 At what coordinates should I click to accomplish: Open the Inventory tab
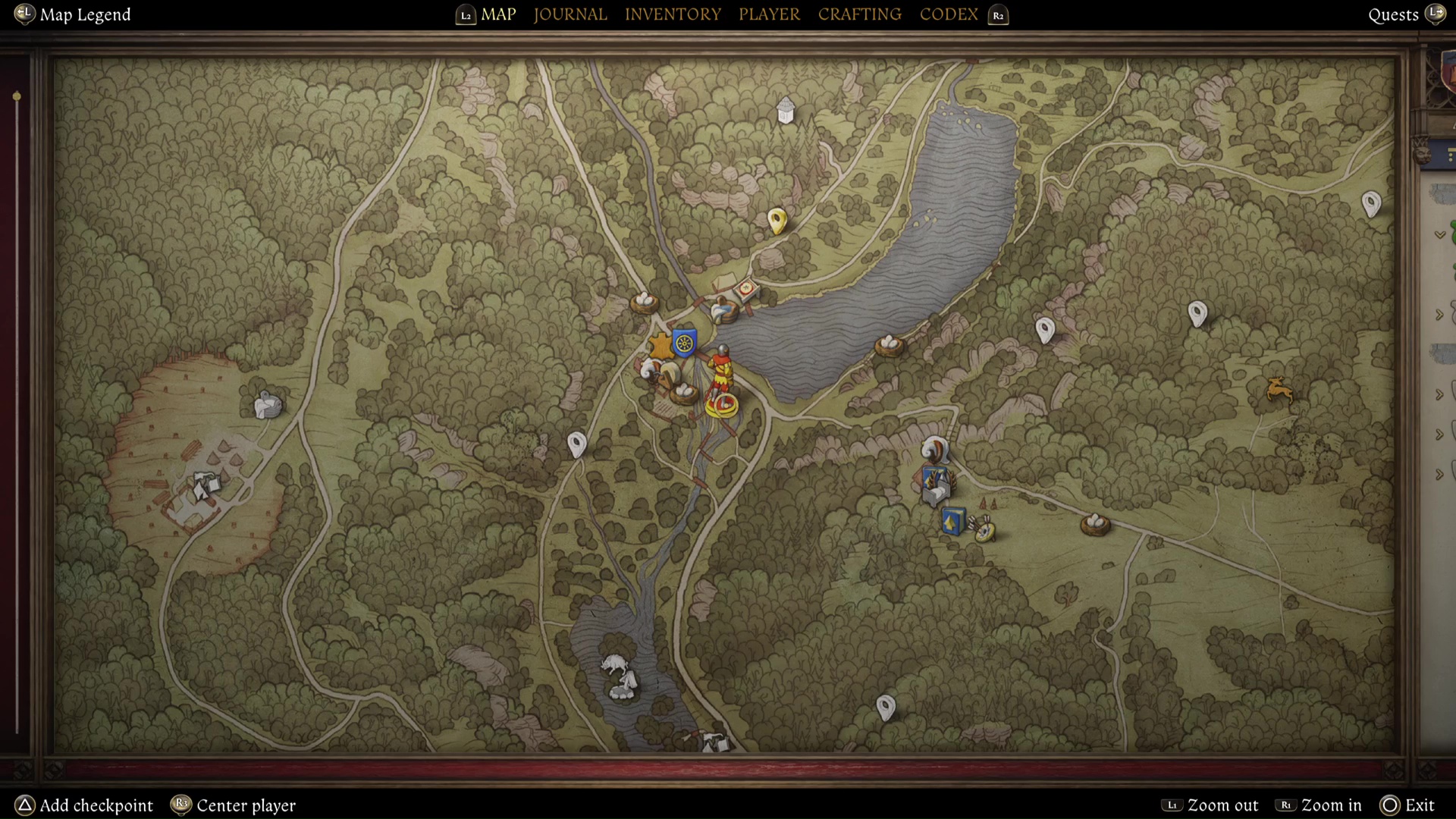click(672, 14)
